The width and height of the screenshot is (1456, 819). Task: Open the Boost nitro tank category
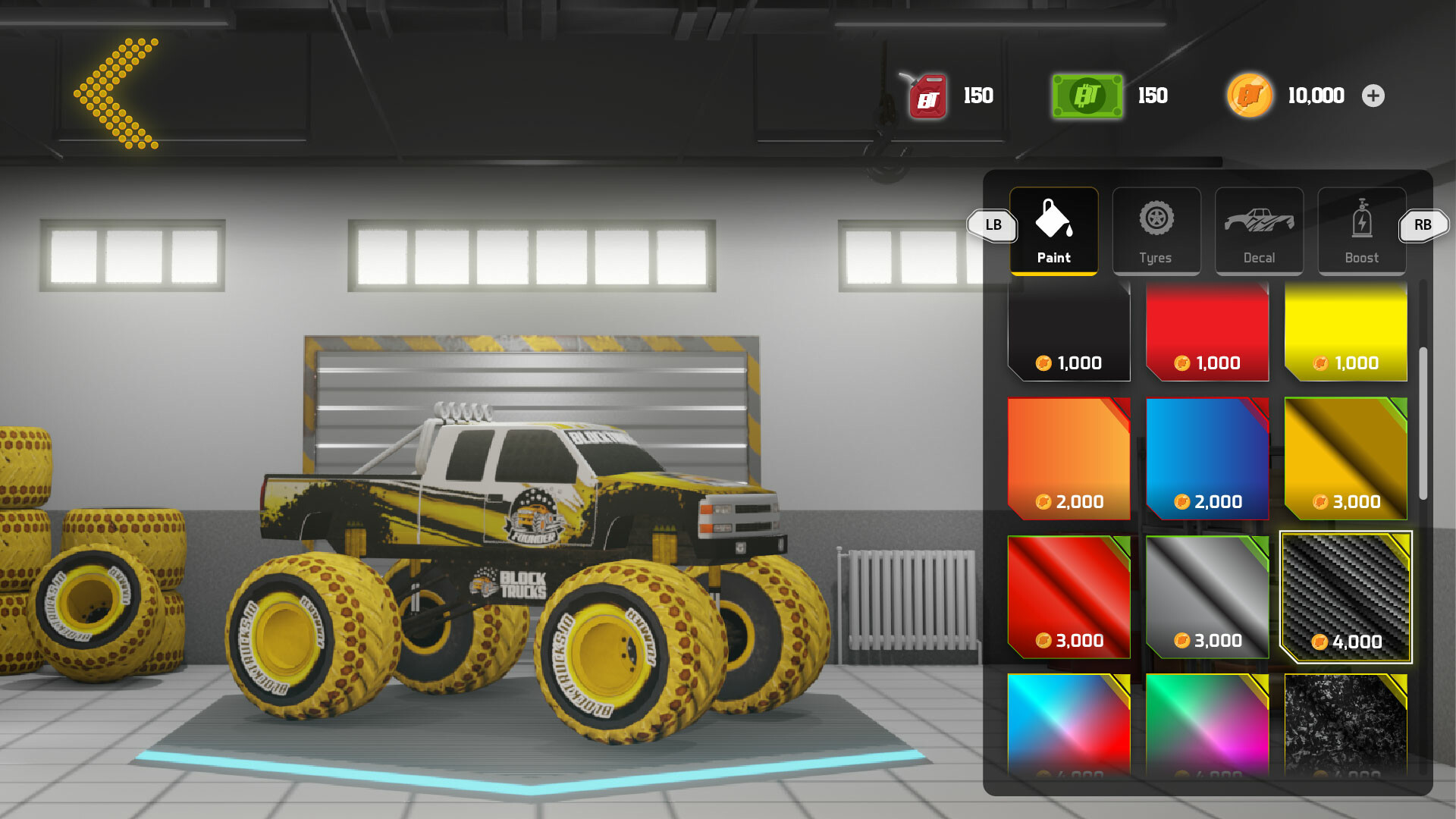click(x=1361, y=230)
